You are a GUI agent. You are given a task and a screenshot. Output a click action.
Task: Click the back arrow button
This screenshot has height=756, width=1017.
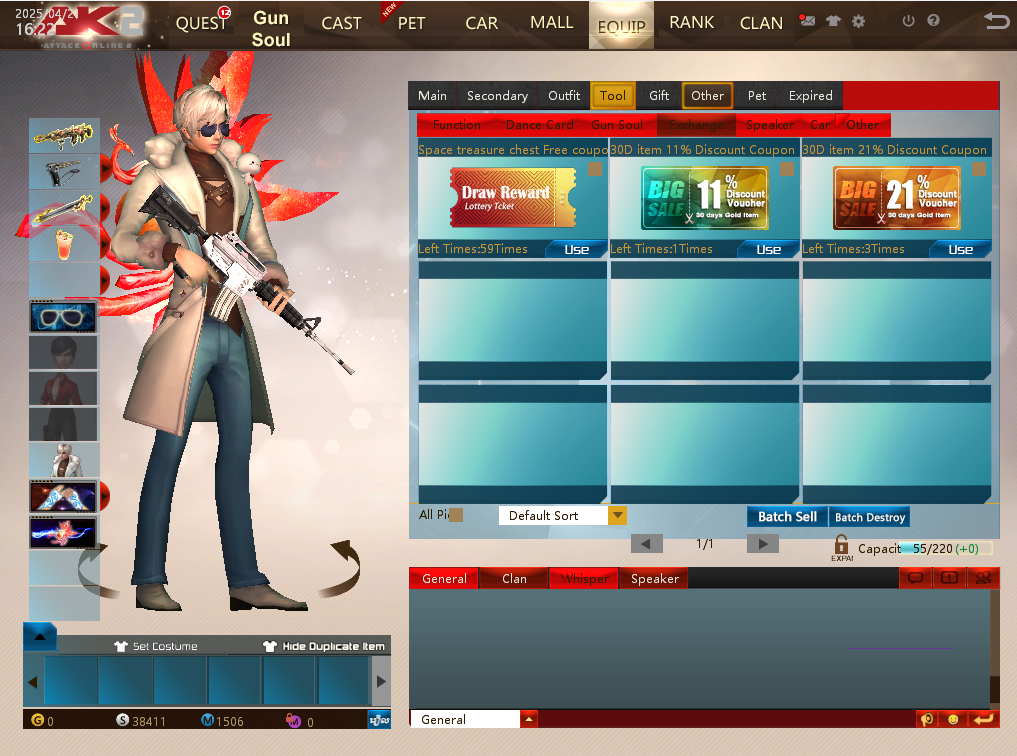click(x=995, y=21)
